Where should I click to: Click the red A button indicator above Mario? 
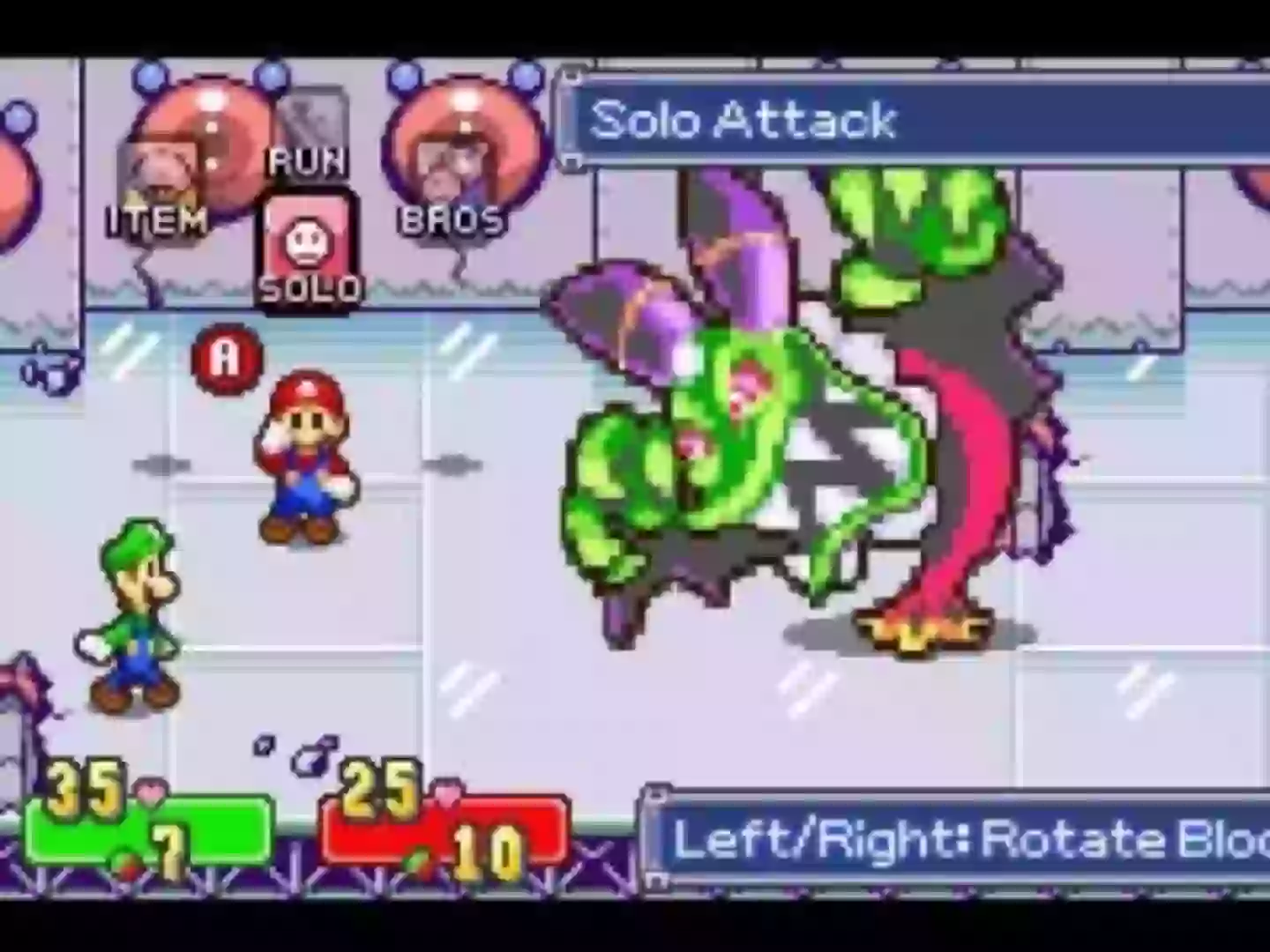[x=228, y=357]
